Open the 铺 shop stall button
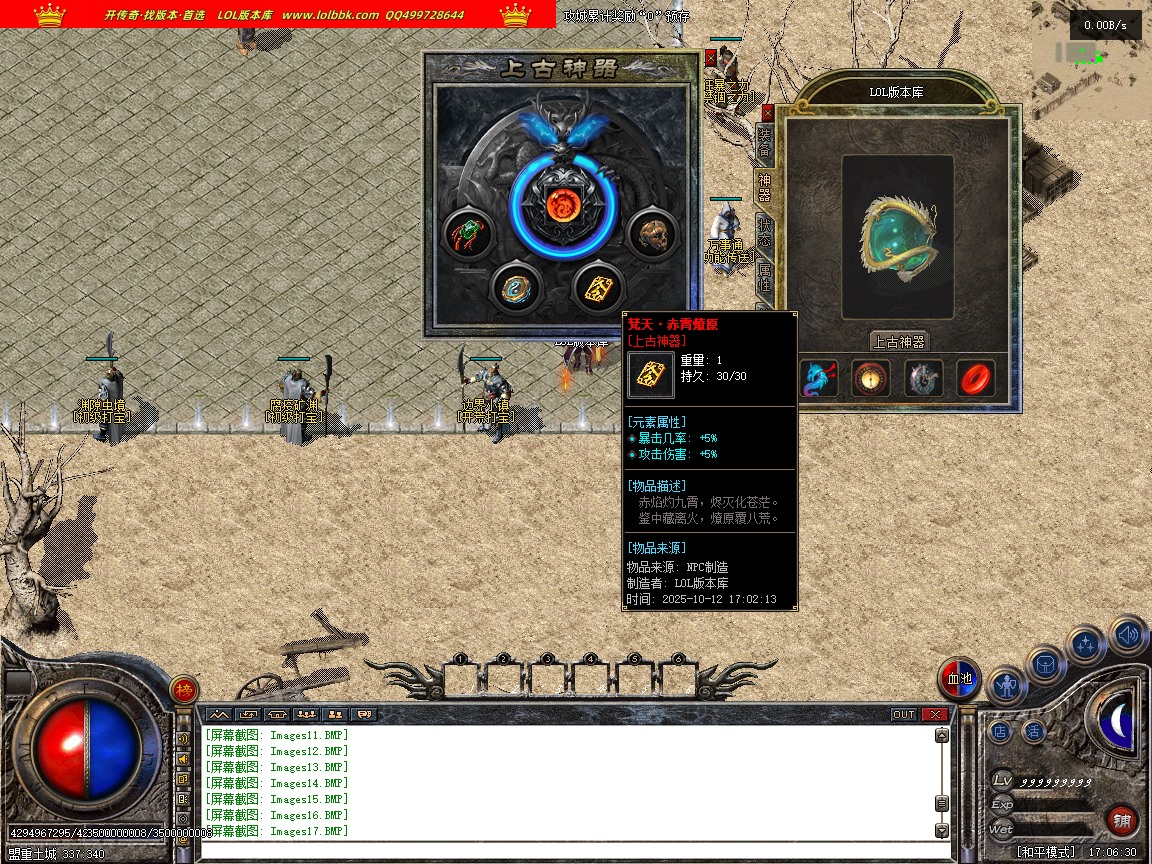Image resolution: width=1152 pixels, height=864 pixels. (x=1123, y=821)
